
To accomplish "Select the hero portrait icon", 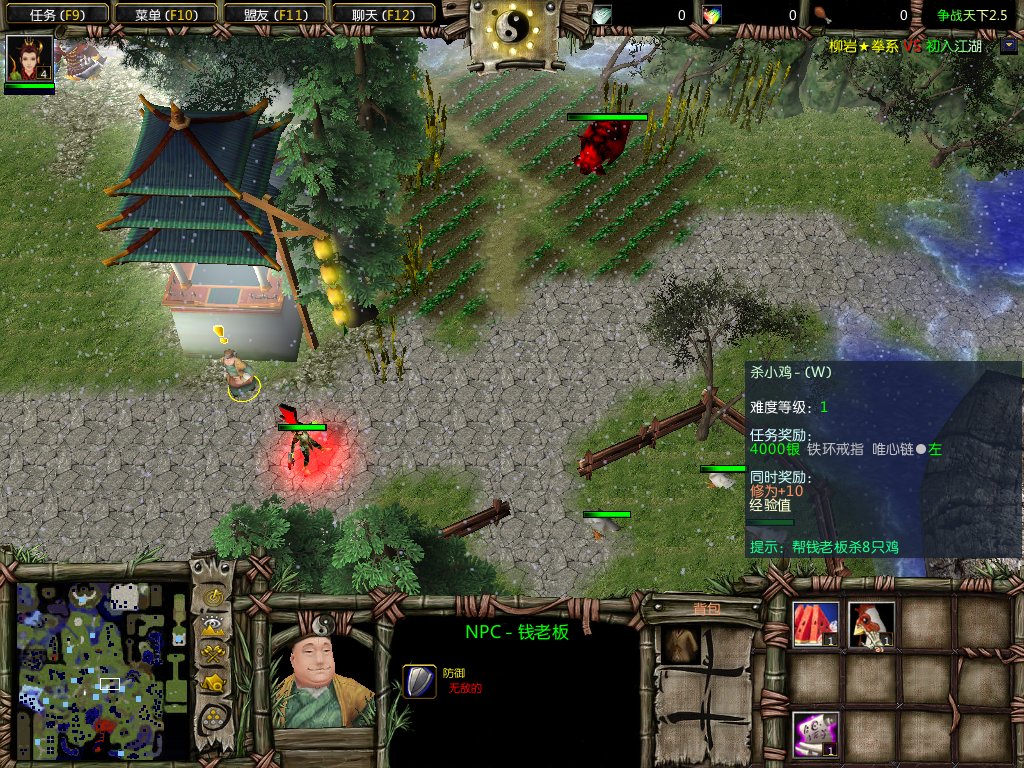I will click(29, 60).
